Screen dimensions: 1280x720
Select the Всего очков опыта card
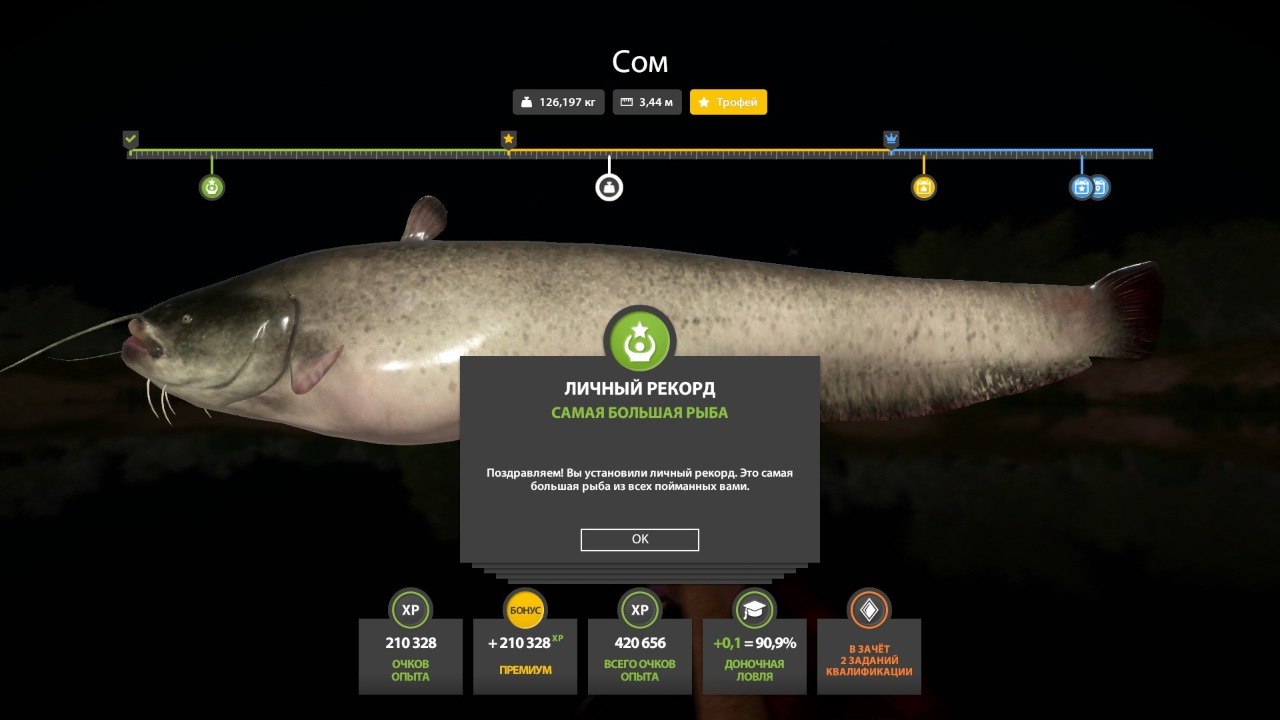640,655
